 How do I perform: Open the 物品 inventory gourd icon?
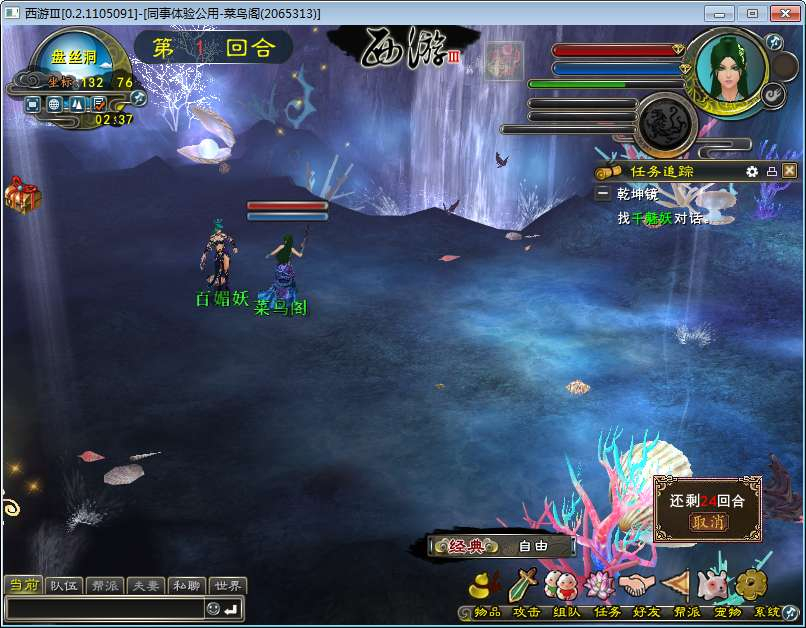click(487, 585)
